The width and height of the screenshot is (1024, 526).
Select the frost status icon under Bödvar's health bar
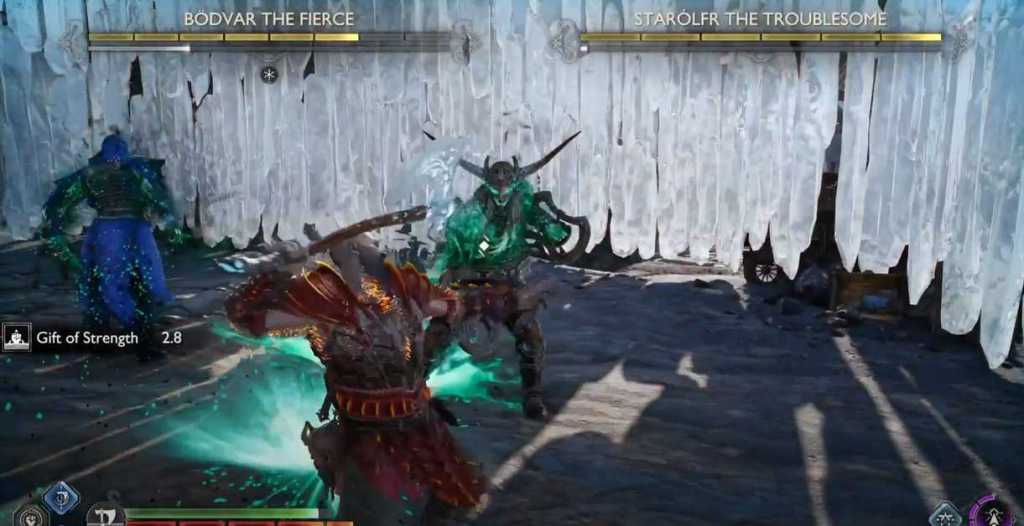tap(268, 74)
